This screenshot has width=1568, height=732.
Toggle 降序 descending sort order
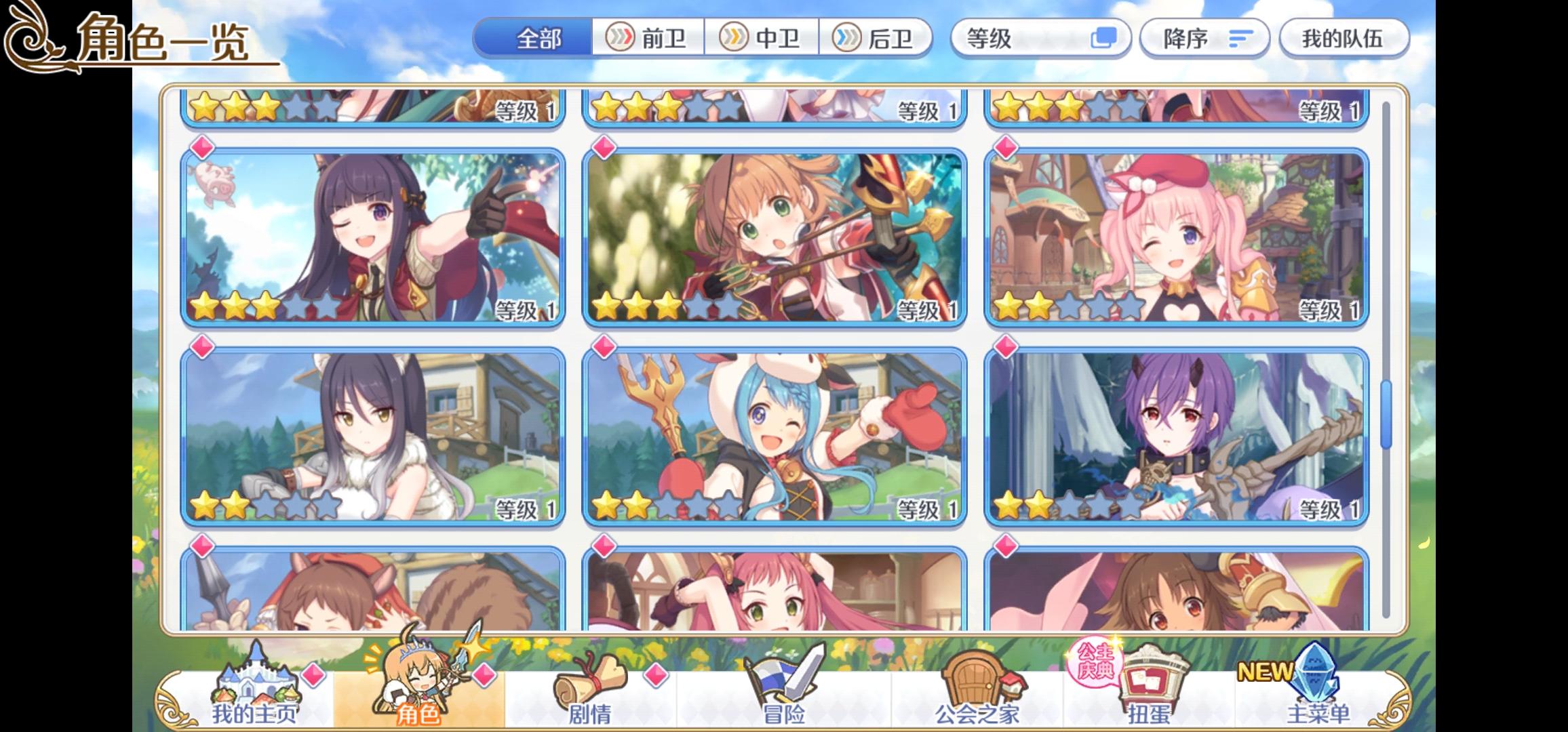1204,39
